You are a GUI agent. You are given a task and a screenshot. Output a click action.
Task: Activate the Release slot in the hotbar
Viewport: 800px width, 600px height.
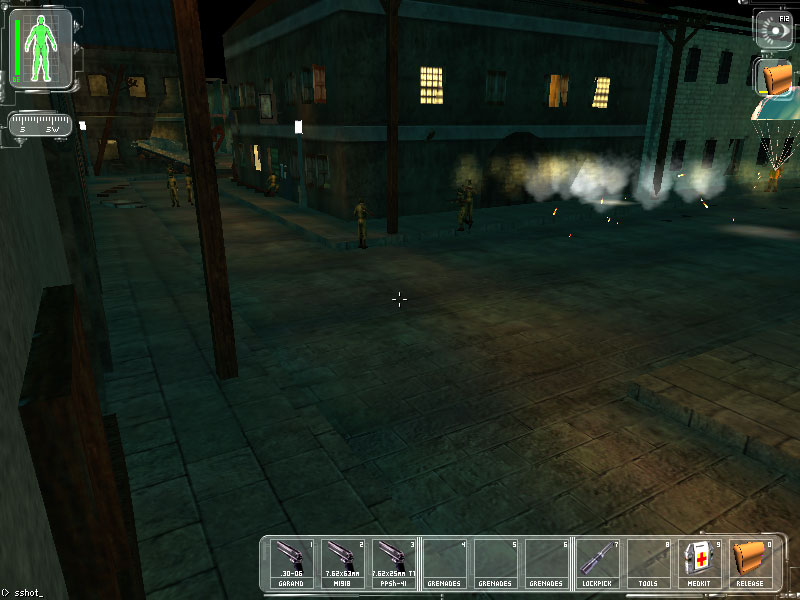pos(749,562)
